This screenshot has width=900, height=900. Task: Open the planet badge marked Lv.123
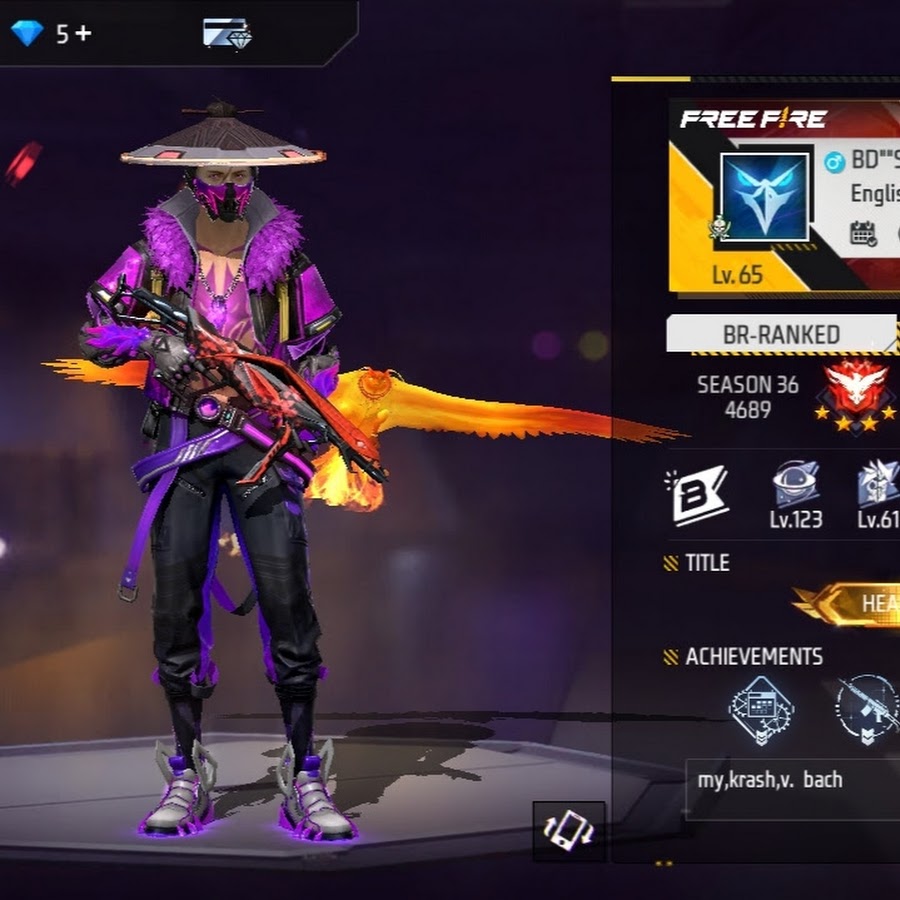click(x=796, y=485)
